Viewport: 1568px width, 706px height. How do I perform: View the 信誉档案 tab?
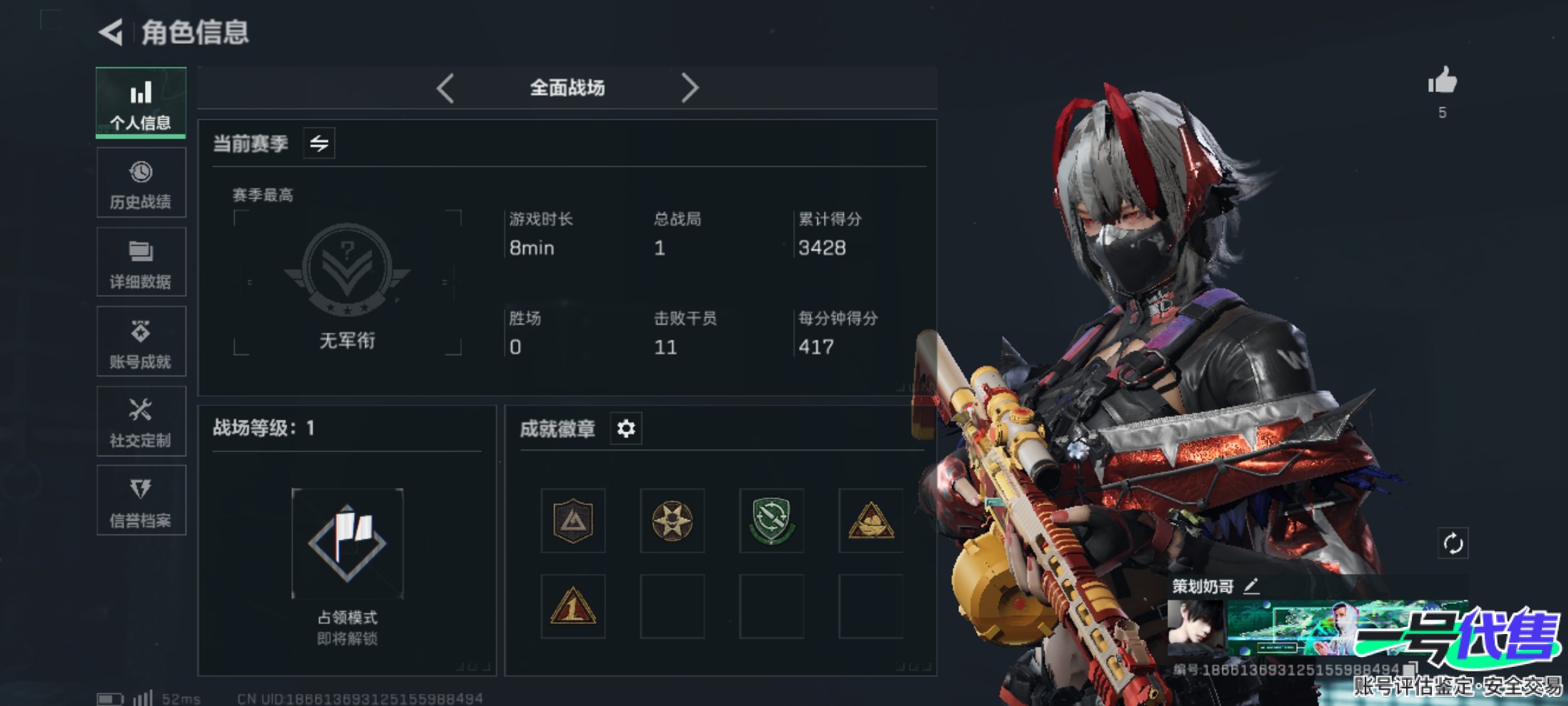(141, 501)
